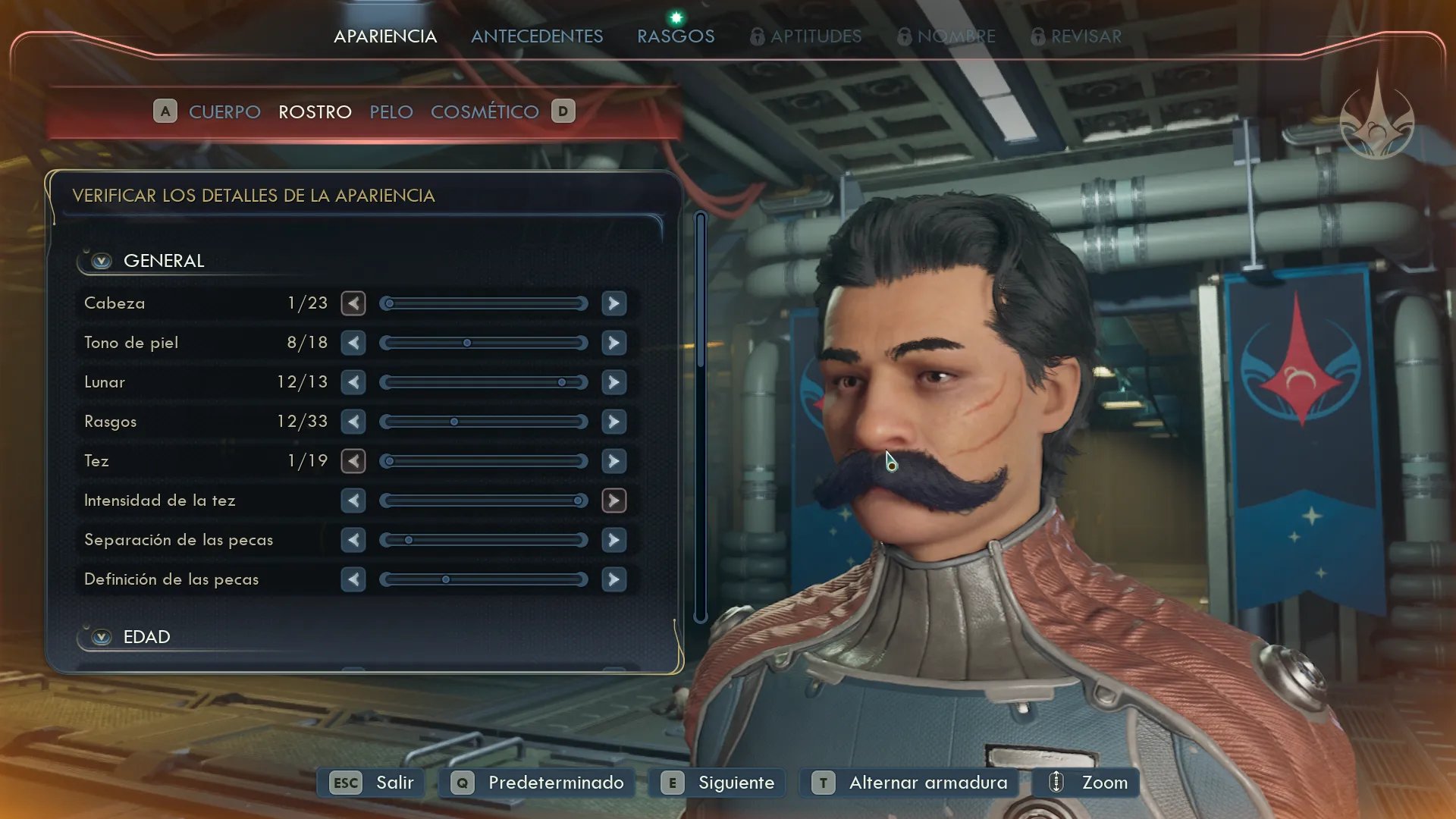This screenshot has height=819, width=1456.
Task: Collapse the General section
Action: click(102, 261)
